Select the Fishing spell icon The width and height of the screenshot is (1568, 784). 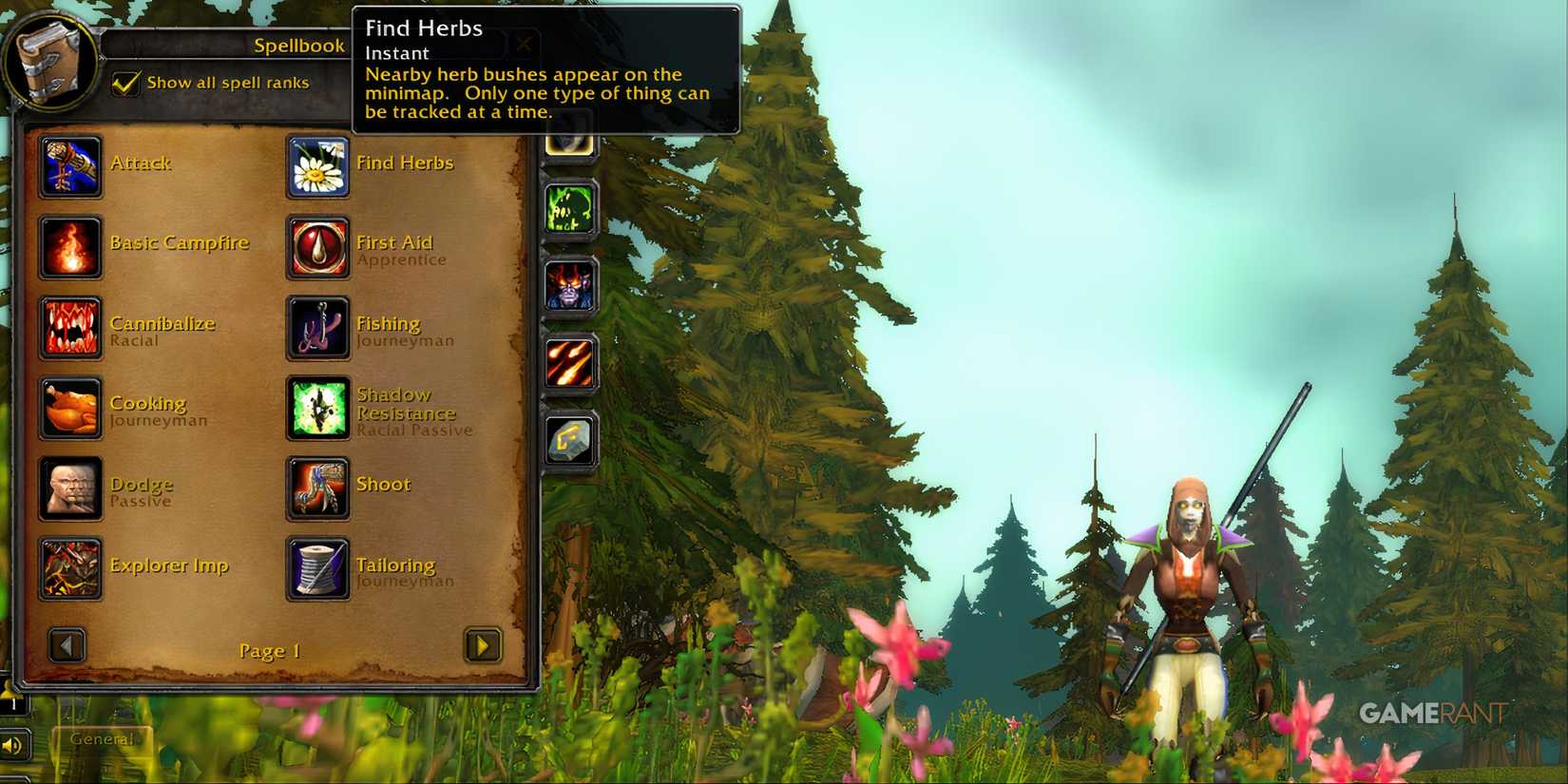point(317,326)
